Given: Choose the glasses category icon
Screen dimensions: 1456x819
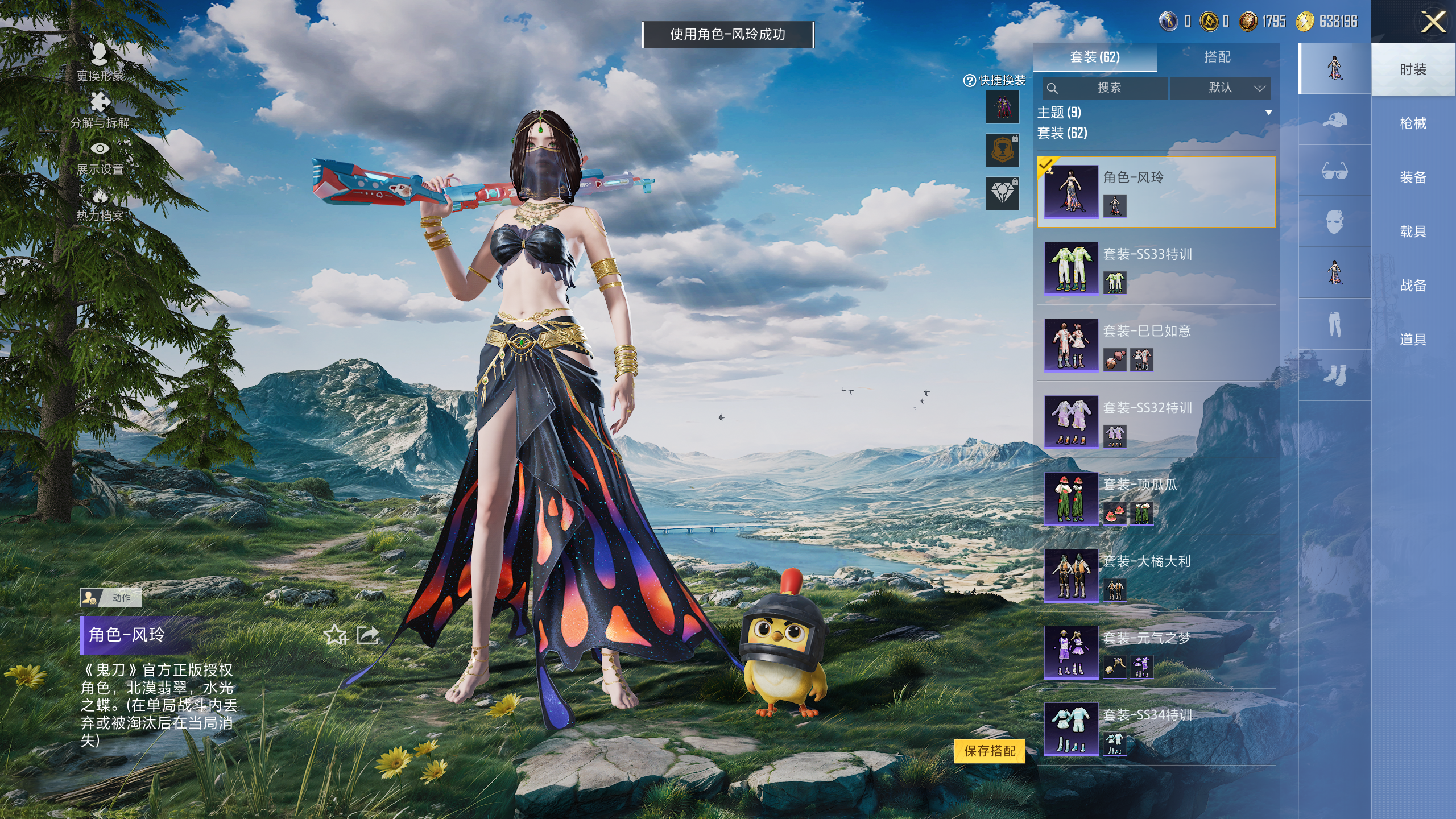Looking at the screenshot, I should [x=1334, y=171].
